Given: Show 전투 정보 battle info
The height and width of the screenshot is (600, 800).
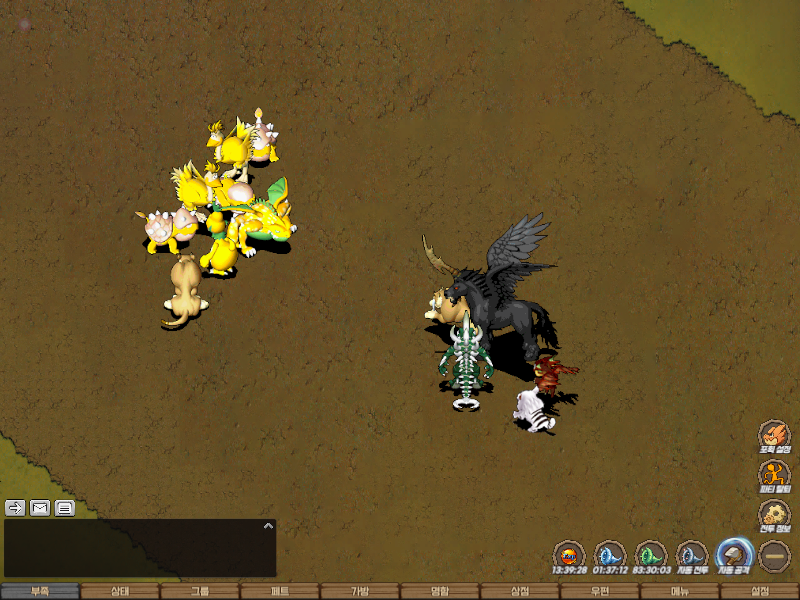Looking at the screenshot, I should pyautogui.click(x=774, y=515).
